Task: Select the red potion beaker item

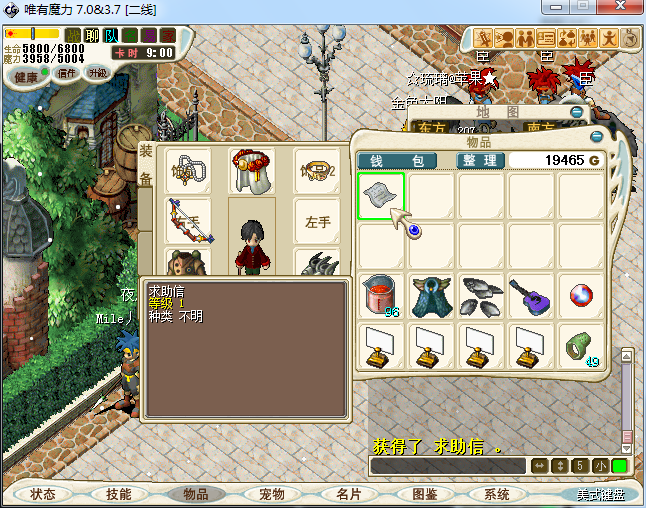Action: tap(382, 297)
